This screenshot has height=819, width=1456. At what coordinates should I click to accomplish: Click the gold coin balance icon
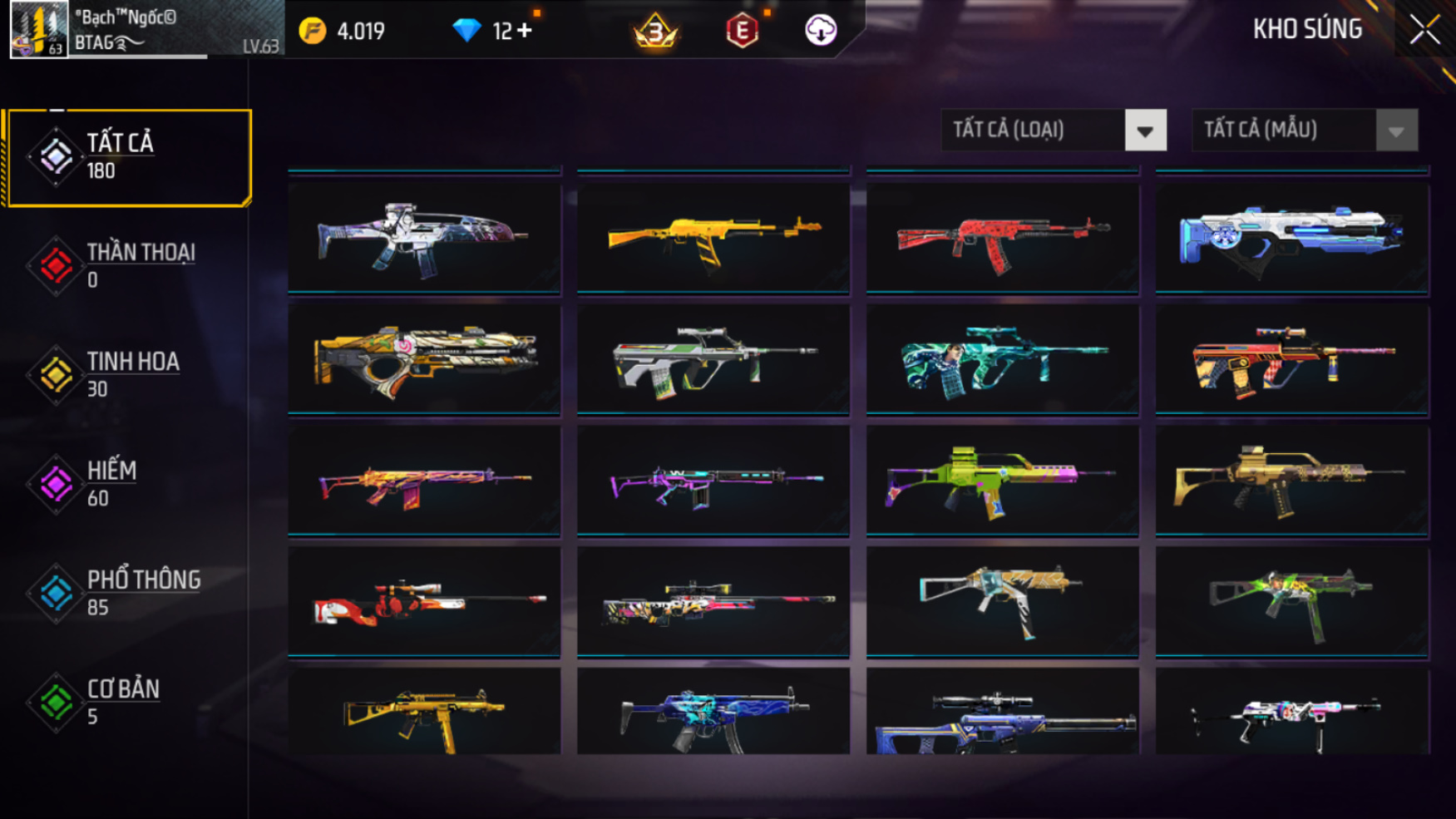click(313, 32)
